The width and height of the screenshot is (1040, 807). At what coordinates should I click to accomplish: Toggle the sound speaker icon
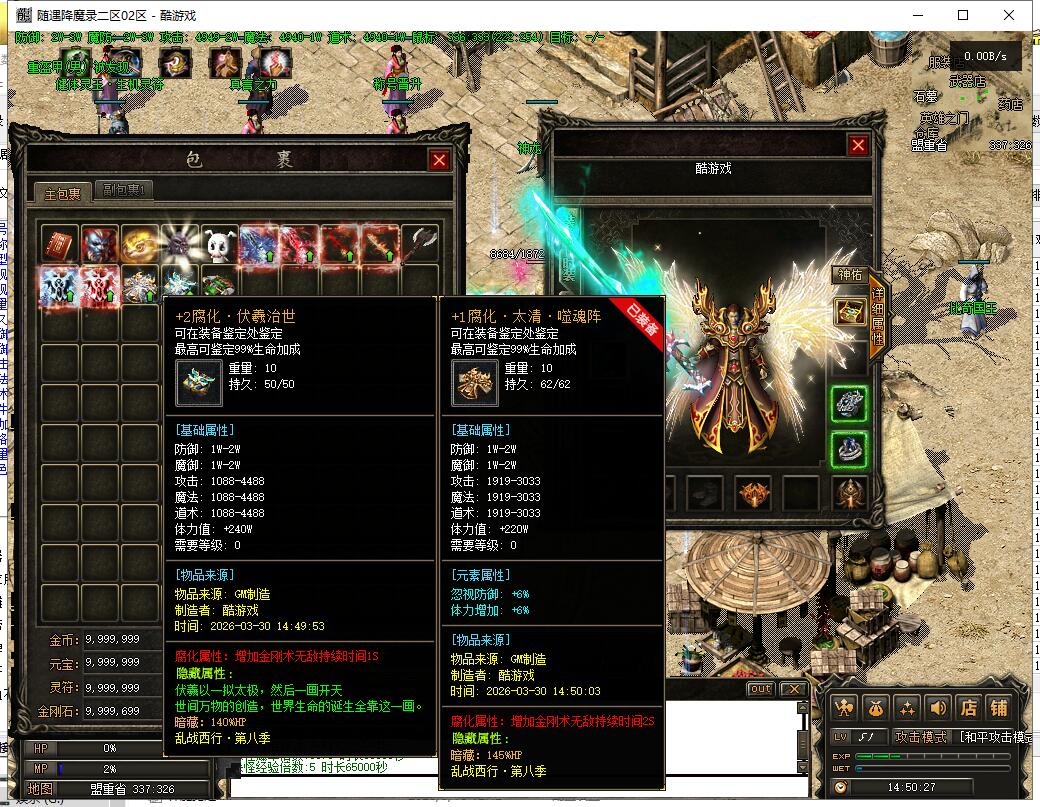(x=937, y=707)
